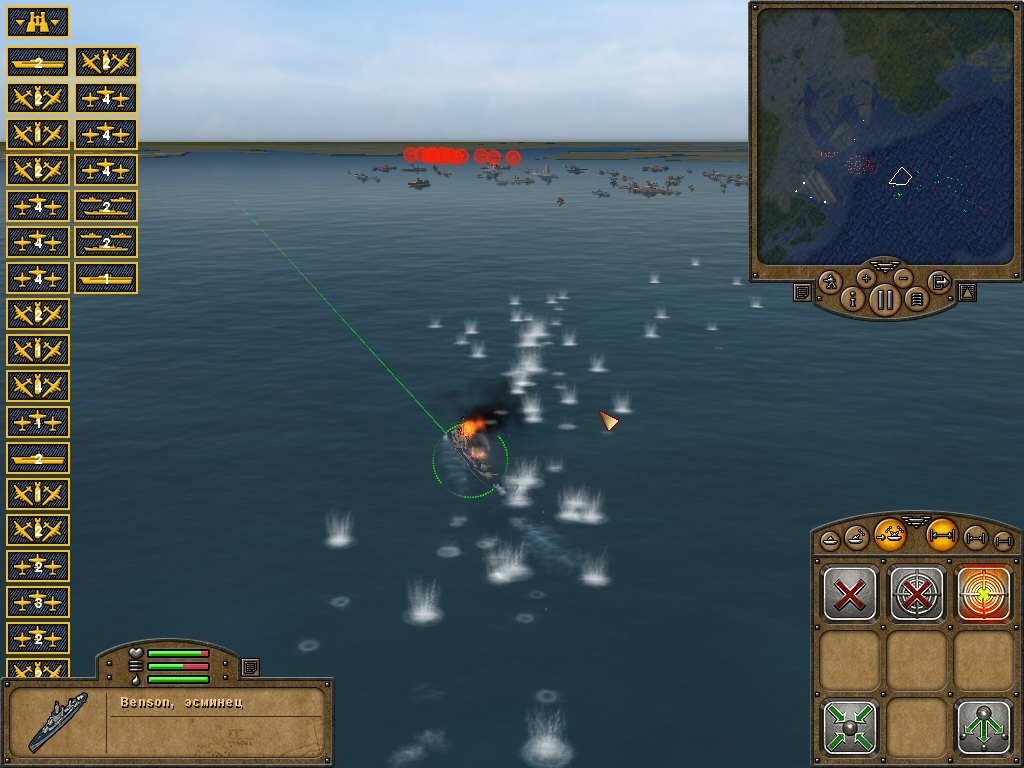Select the soldier icon button under the minimap
The height and width of the screenshot is (768, 1024).
[830, 282]
